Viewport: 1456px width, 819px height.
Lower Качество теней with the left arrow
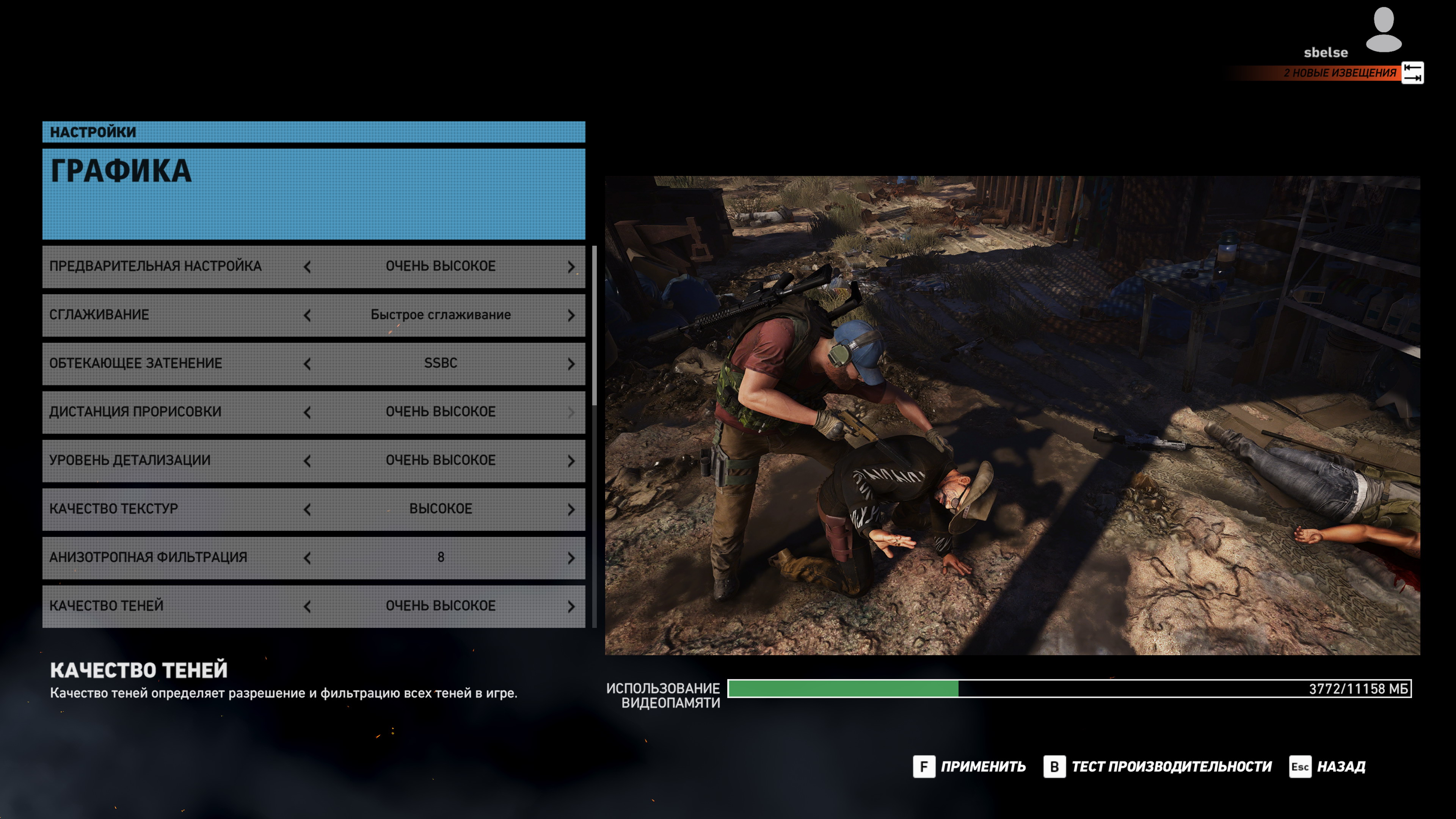tap(307, 607)
